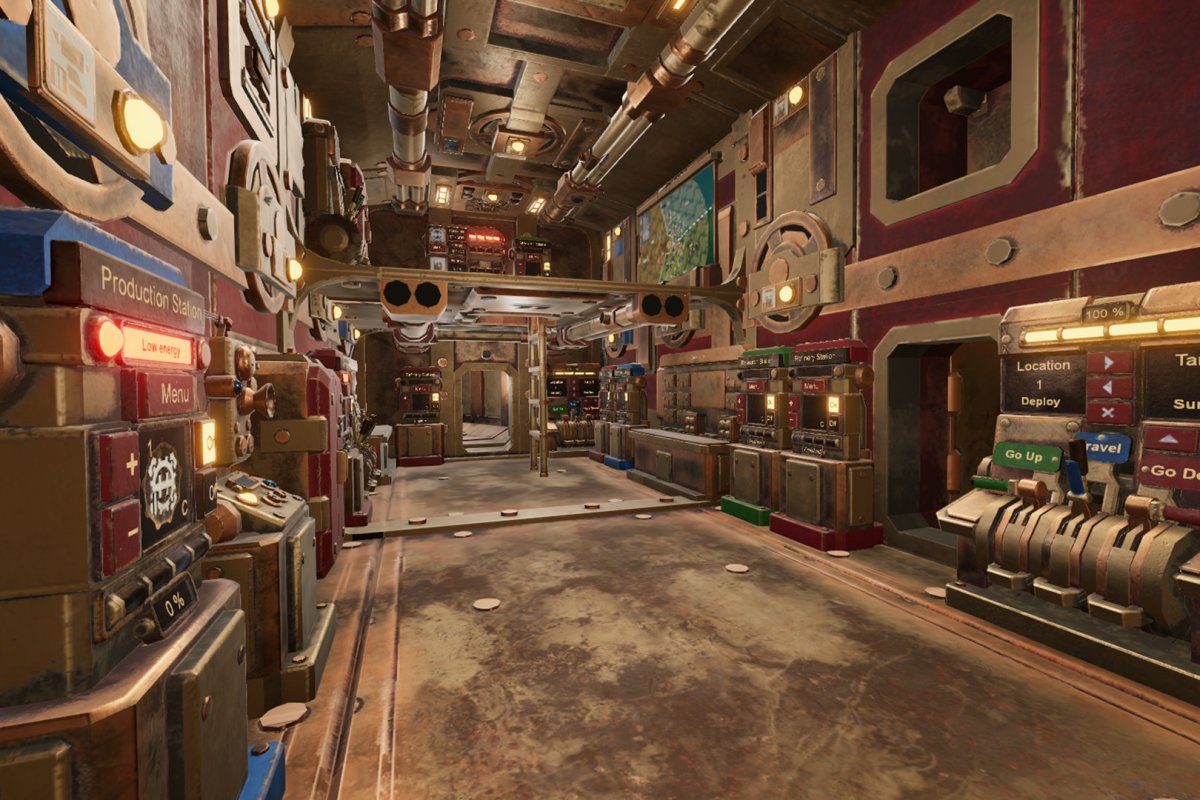Pull the green Go Up lever
The image size is (1200, 800).
click(1026, 456)
